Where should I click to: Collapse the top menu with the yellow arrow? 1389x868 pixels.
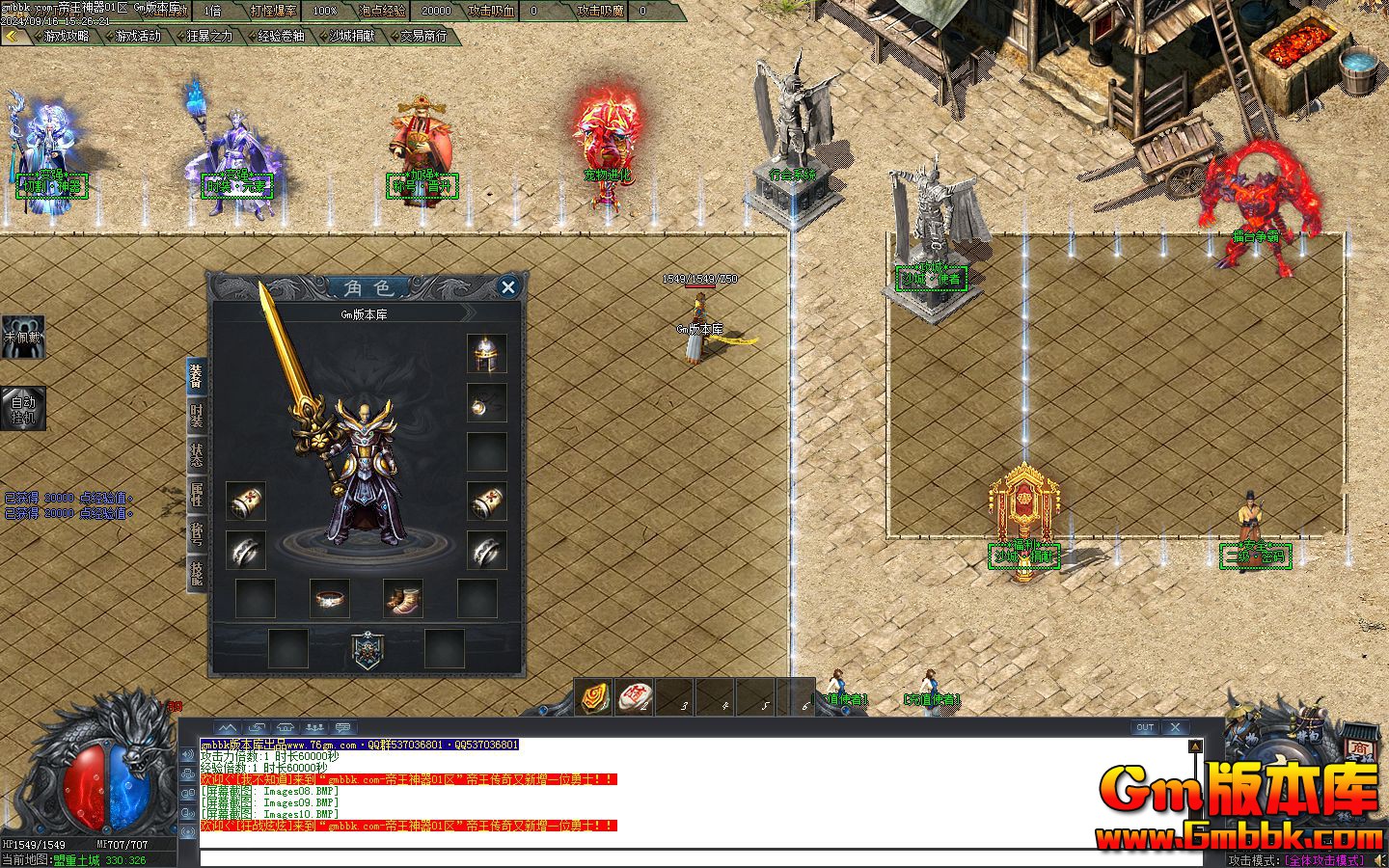pyautogui.click(x=12, y=36)
